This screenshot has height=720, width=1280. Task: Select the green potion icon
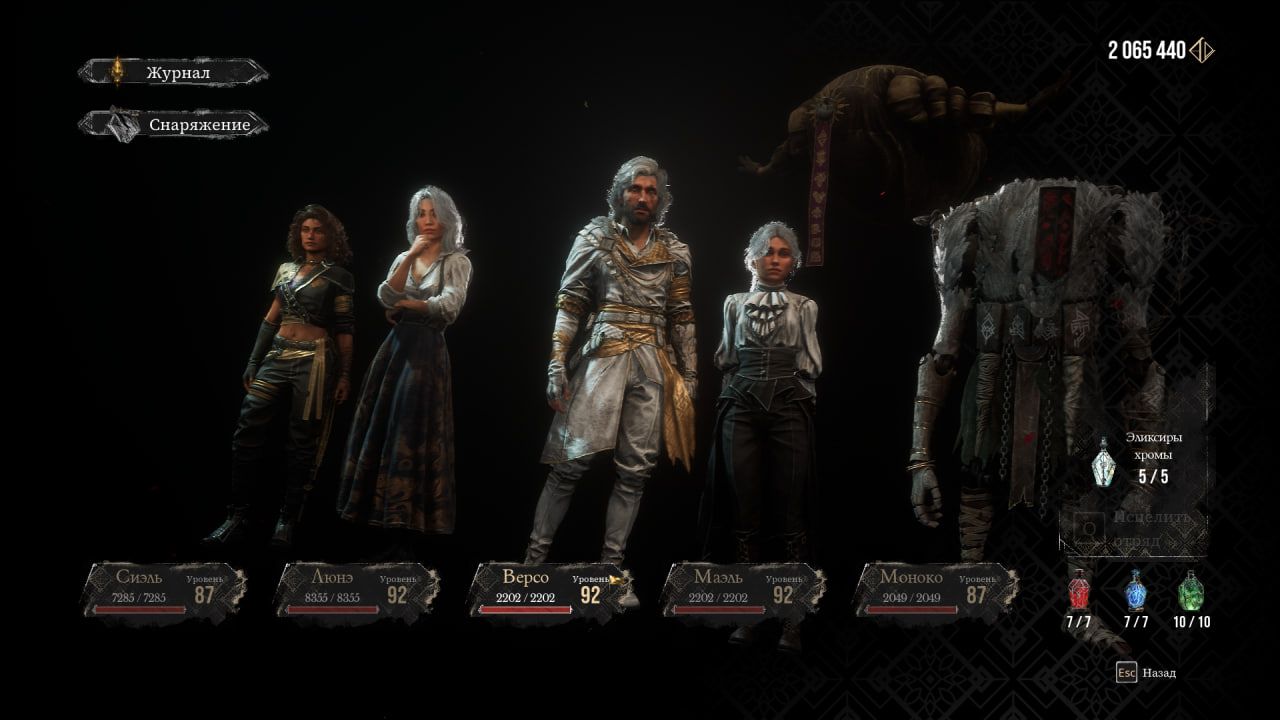pos(1190,592)
